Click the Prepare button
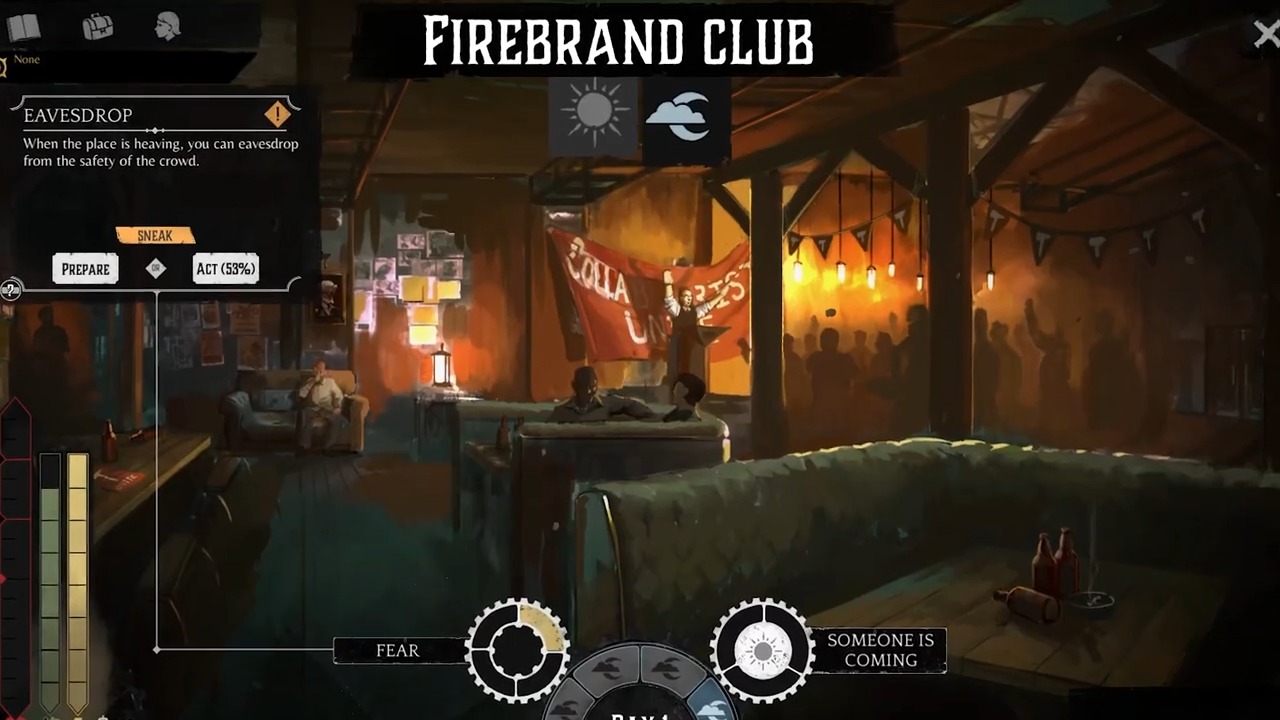This screenshot has width=1280, height=720. pos(85,269)
